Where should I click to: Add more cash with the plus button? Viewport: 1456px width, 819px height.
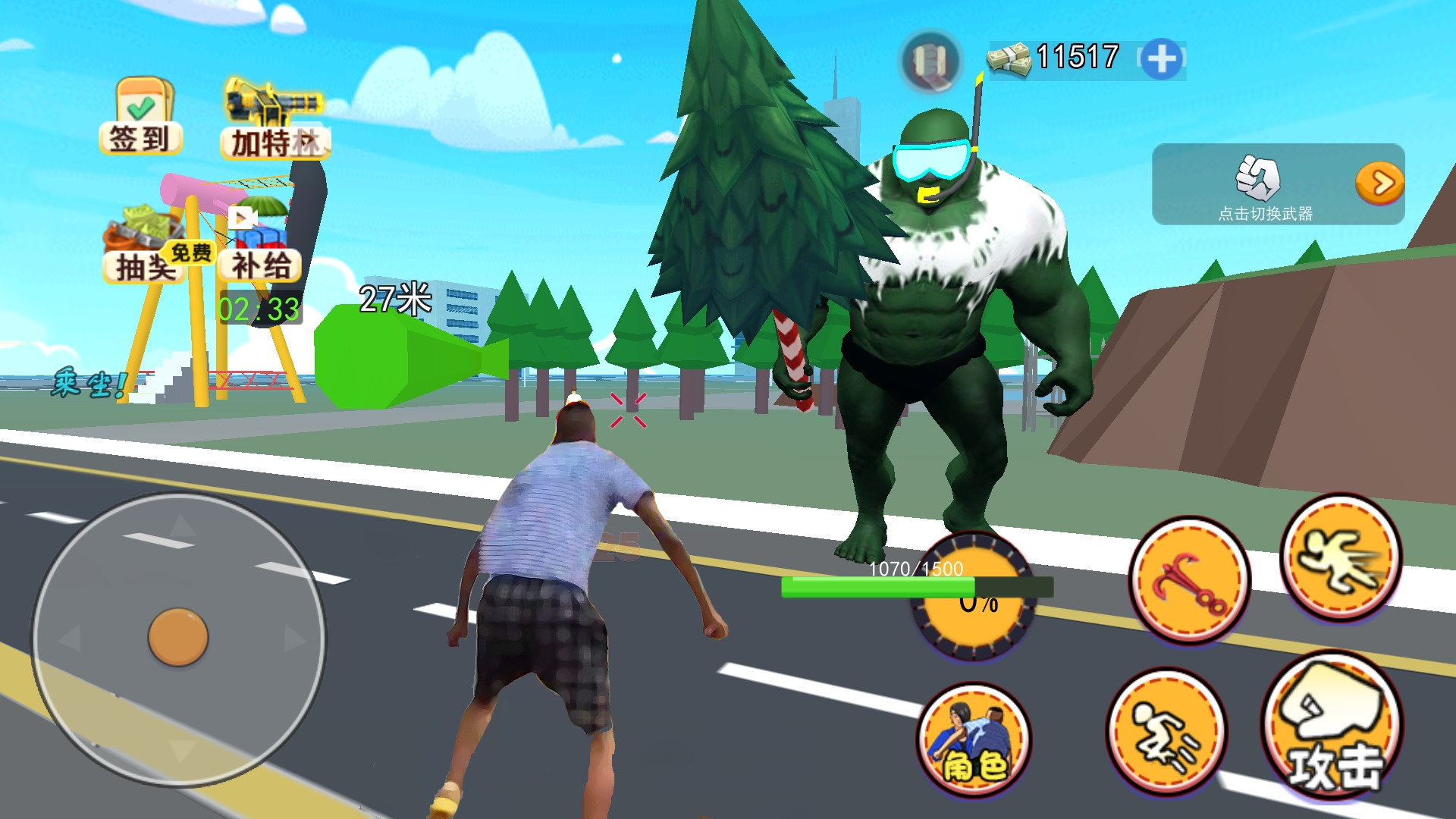coord(1161,59)
